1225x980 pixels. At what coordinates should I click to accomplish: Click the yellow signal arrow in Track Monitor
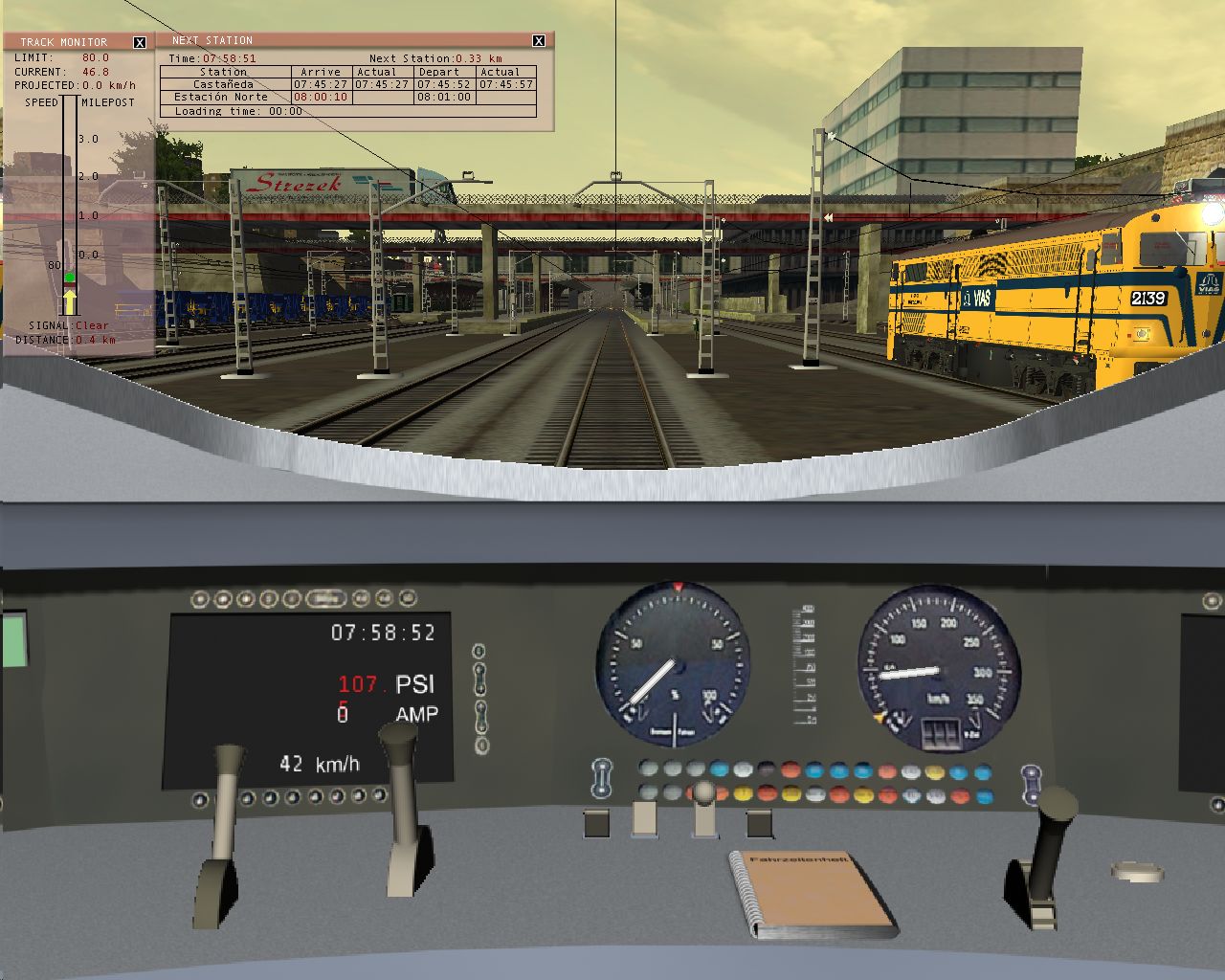click(x=69, y=301)
